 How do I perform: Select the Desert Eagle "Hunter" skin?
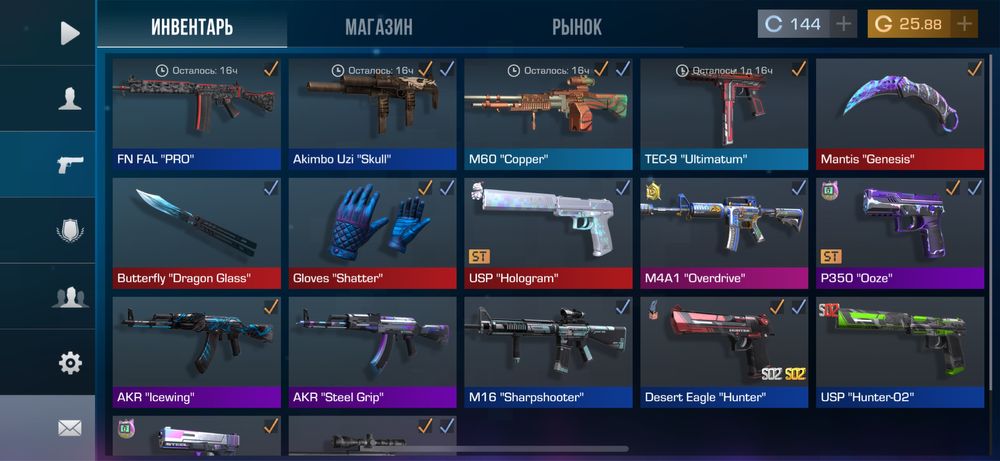724,351
